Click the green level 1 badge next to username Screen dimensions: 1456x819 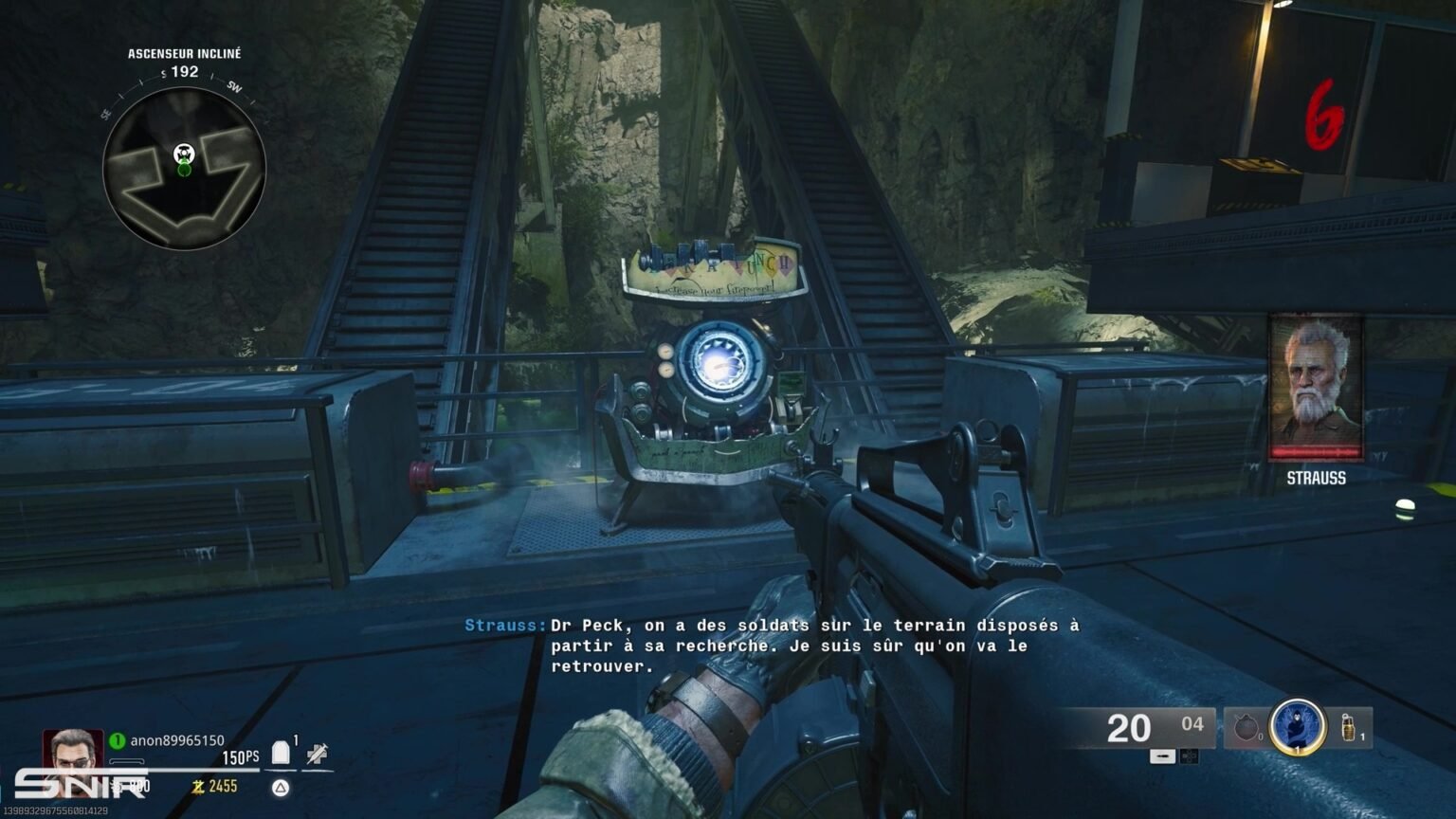(118, 739)
